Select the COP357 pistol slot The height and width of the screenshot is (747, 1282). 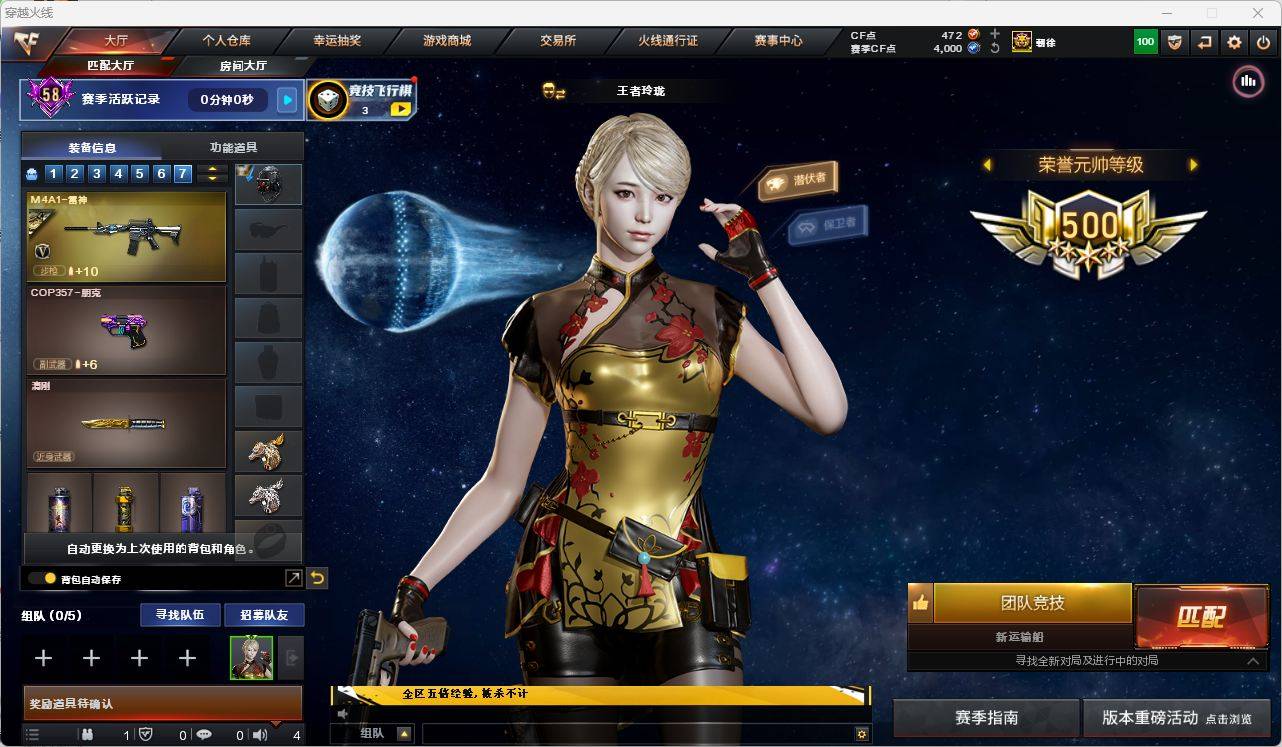[x=126, y=330]
